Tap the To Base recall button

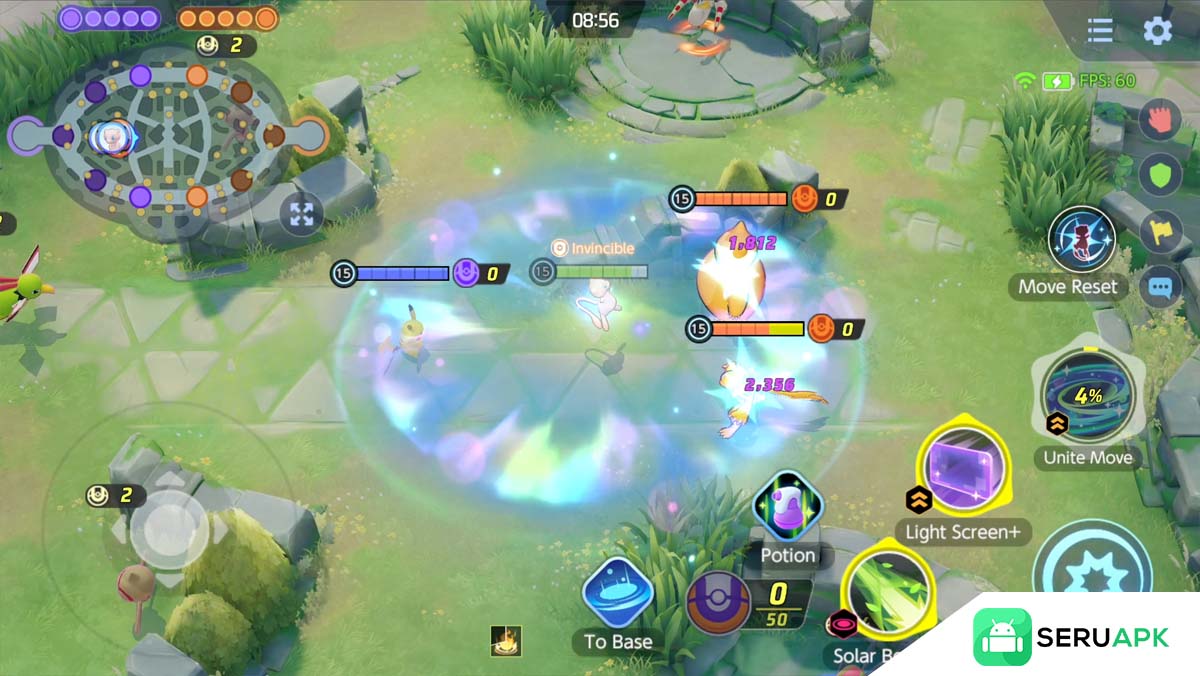[x=618, y=594]
